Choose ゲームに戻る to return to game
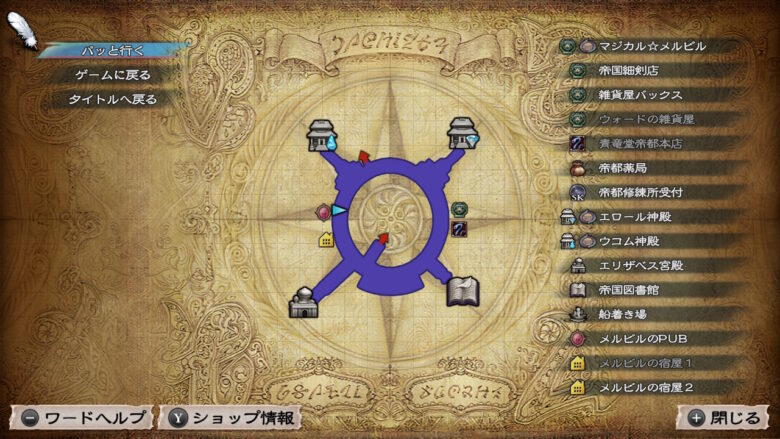Viewport: 780px width, 439px height. 113,75
